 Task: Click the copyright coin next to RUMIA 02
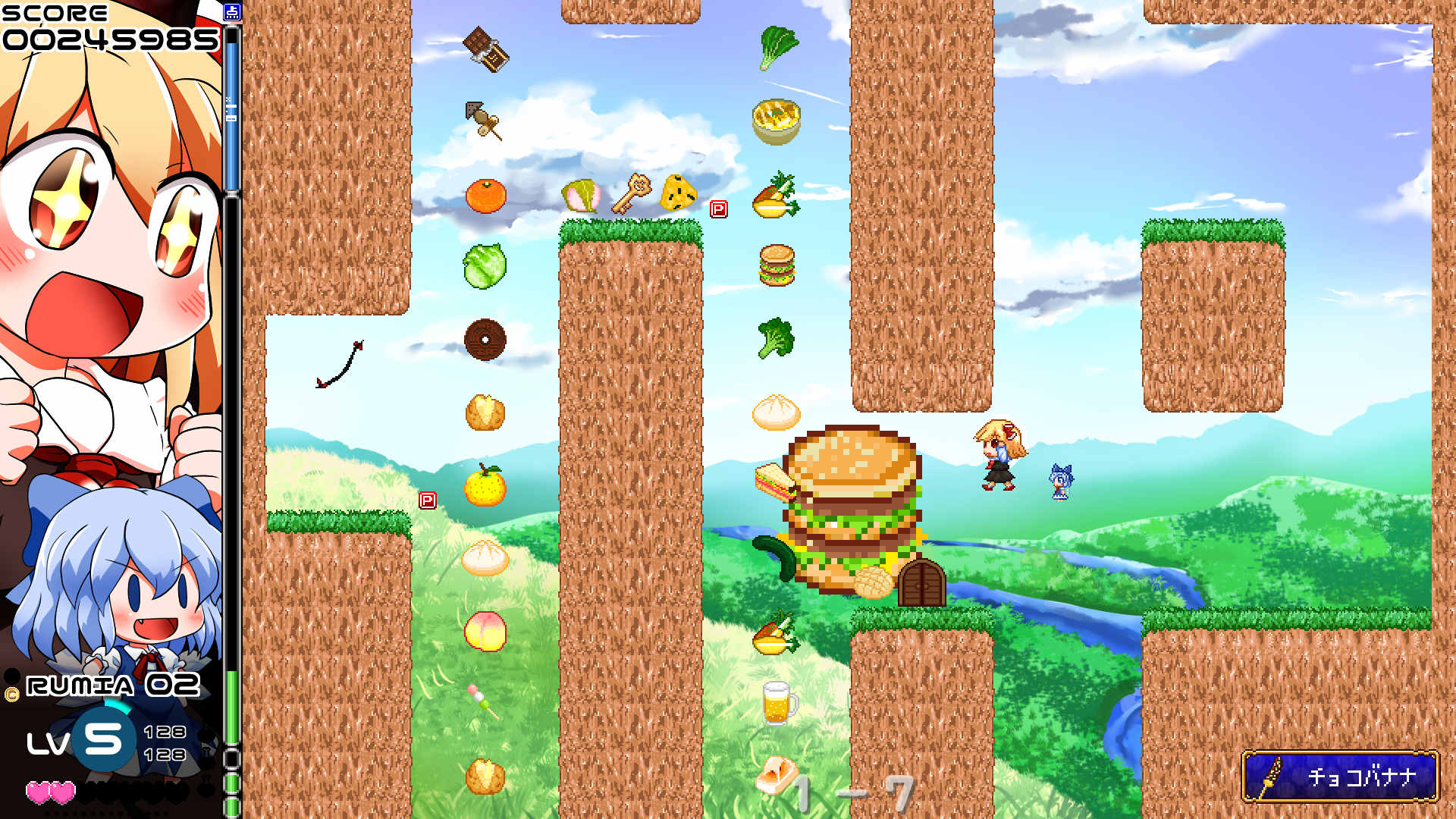pyautogui.click(x=11, y=692)
